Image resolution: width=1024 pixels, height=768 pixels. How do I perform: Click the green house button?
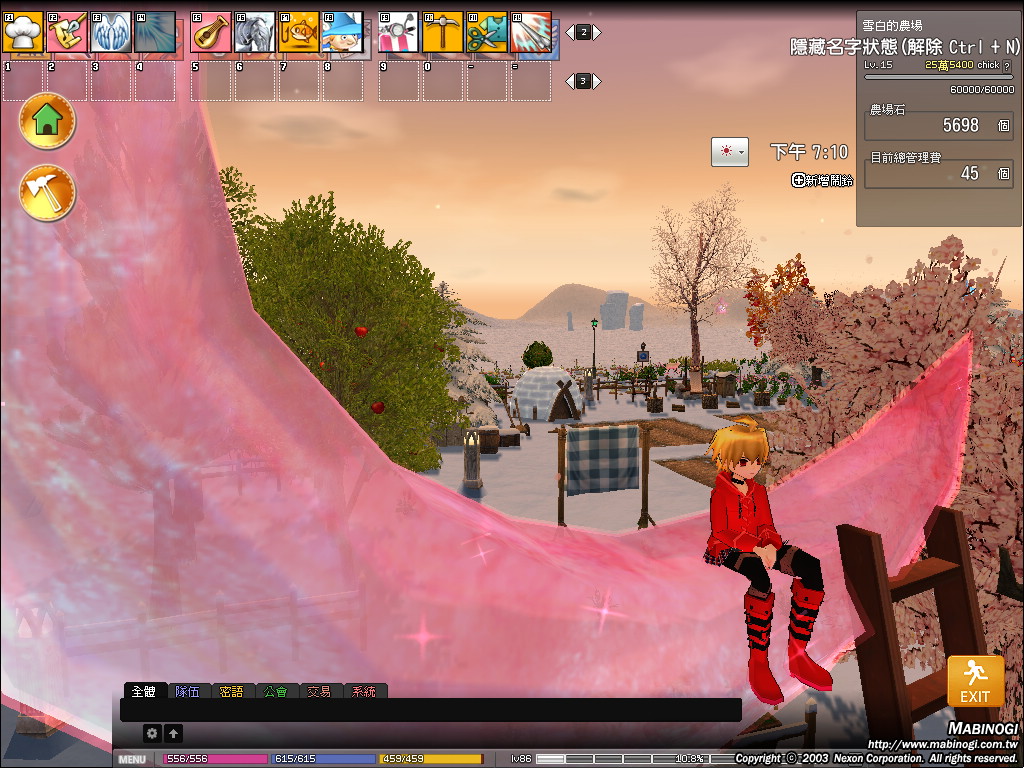47,121
